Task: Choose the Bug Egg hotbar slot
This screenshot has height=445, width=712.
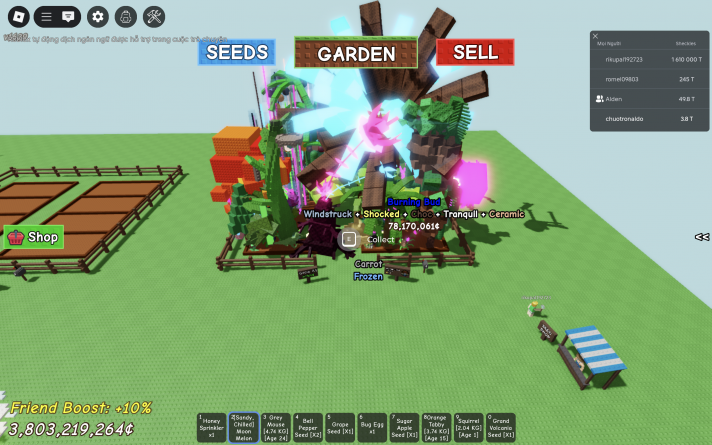Action: coord(372,428)
